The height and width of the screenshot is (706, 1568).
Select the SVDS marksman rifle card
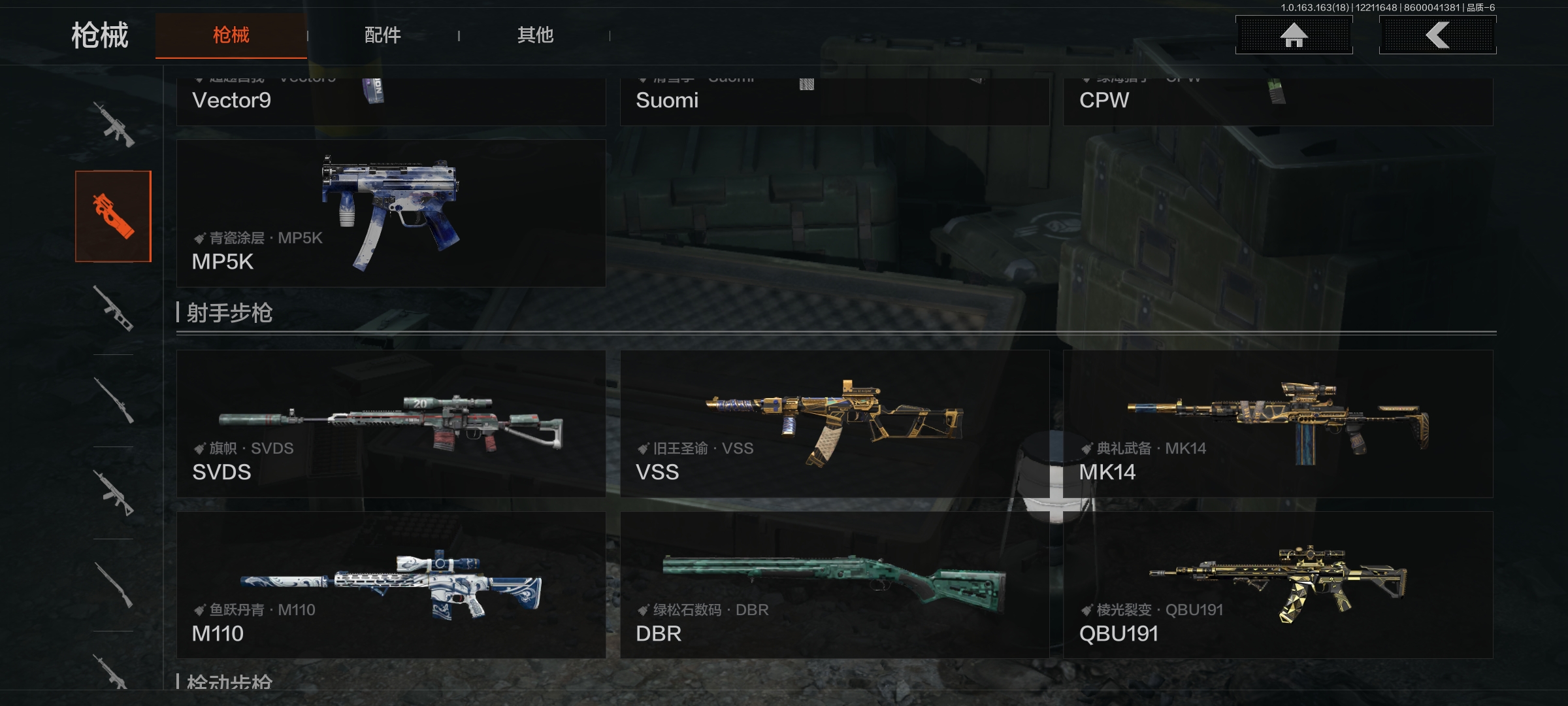click(391, 424)
